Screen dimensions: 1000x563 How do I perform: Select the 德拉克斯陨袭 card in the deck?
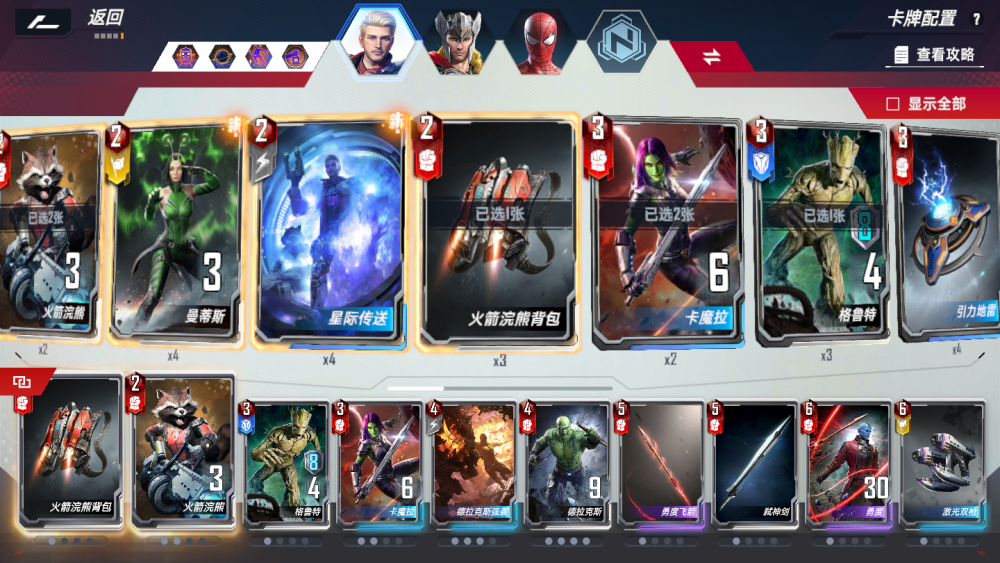pos(469,464)
